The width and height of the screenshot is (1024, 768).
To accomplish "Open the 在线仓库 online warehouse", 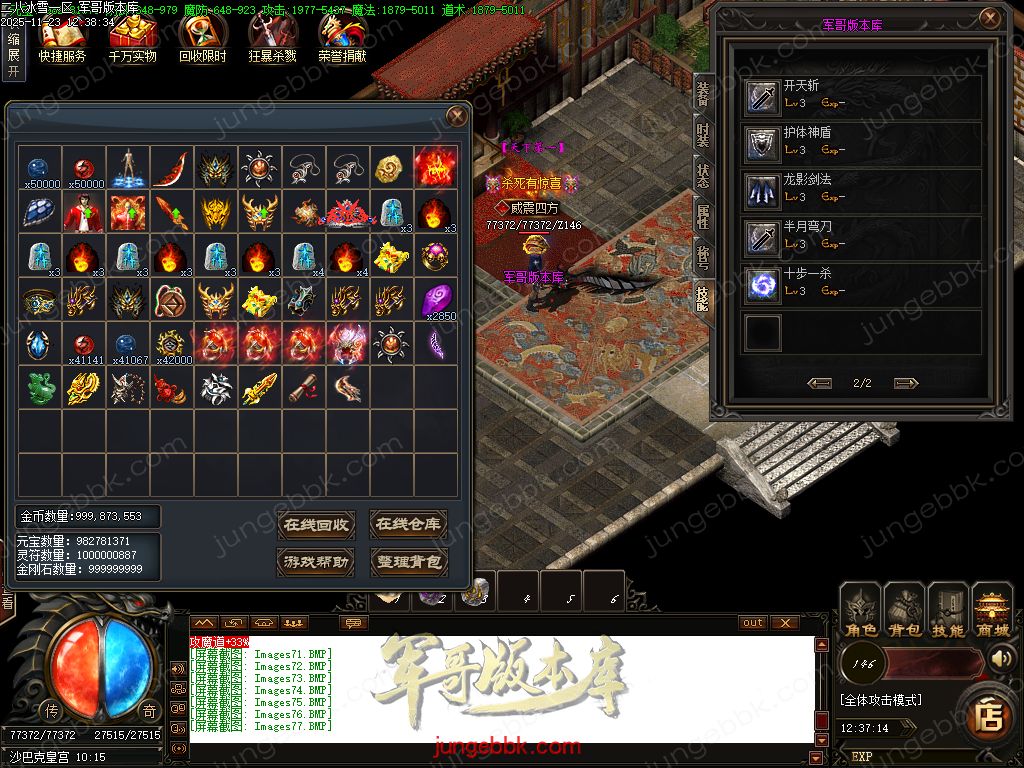I will (408, 524).
